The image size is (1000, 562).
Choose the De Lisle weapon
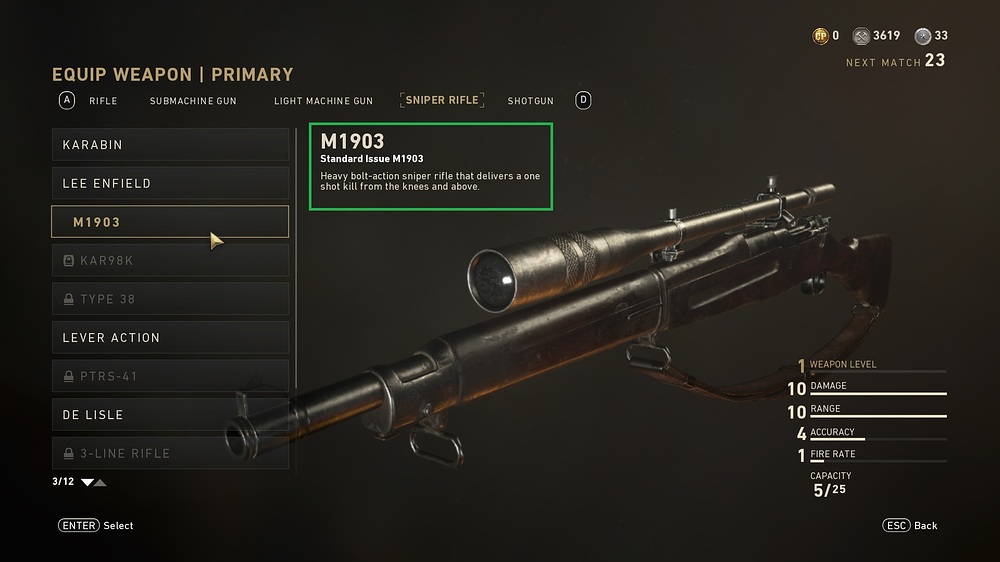tap(170, 415)
